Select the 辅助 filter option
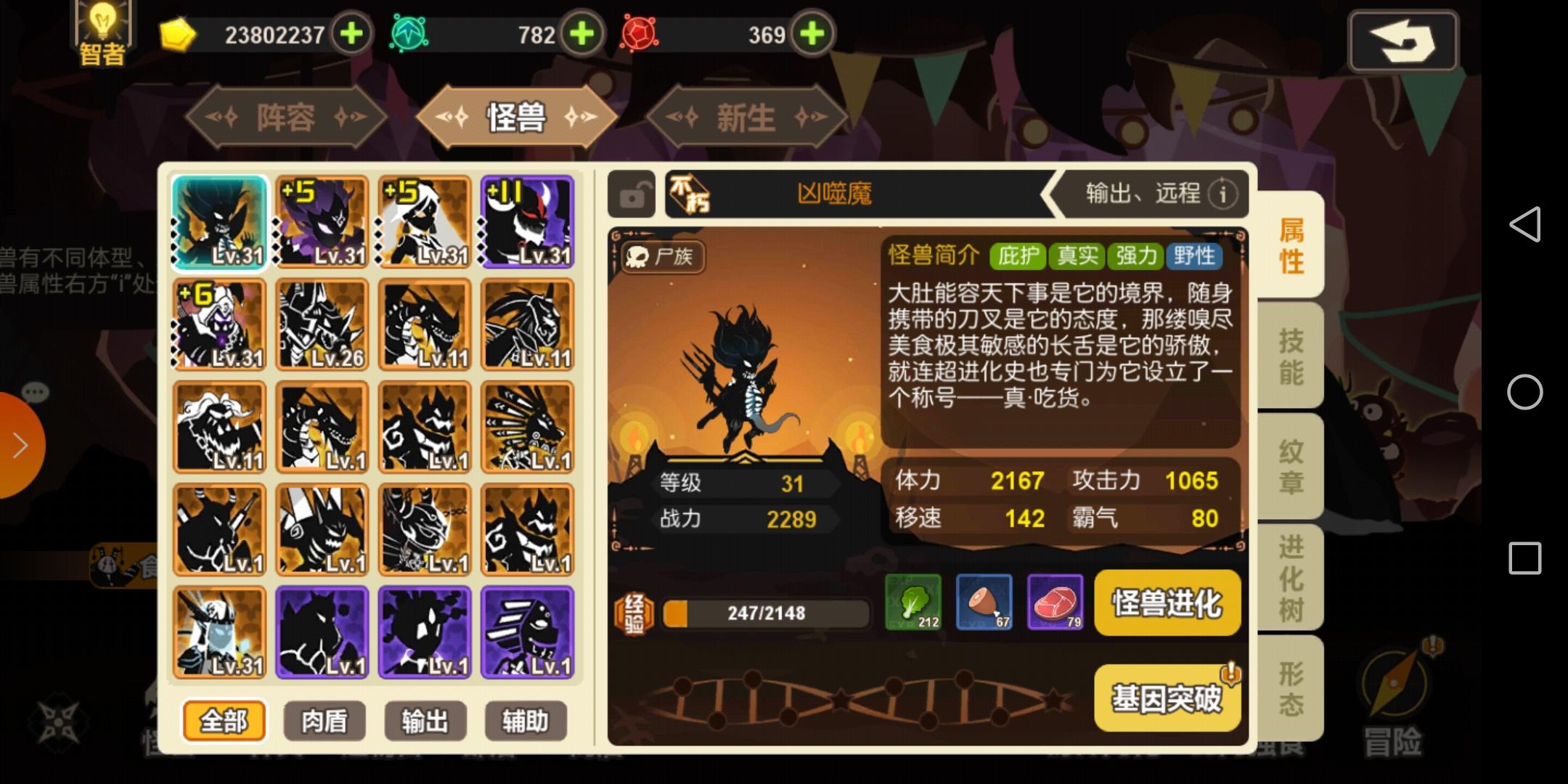The height and width of the screenshot is (784, 1568). click(x=526, y=721)
